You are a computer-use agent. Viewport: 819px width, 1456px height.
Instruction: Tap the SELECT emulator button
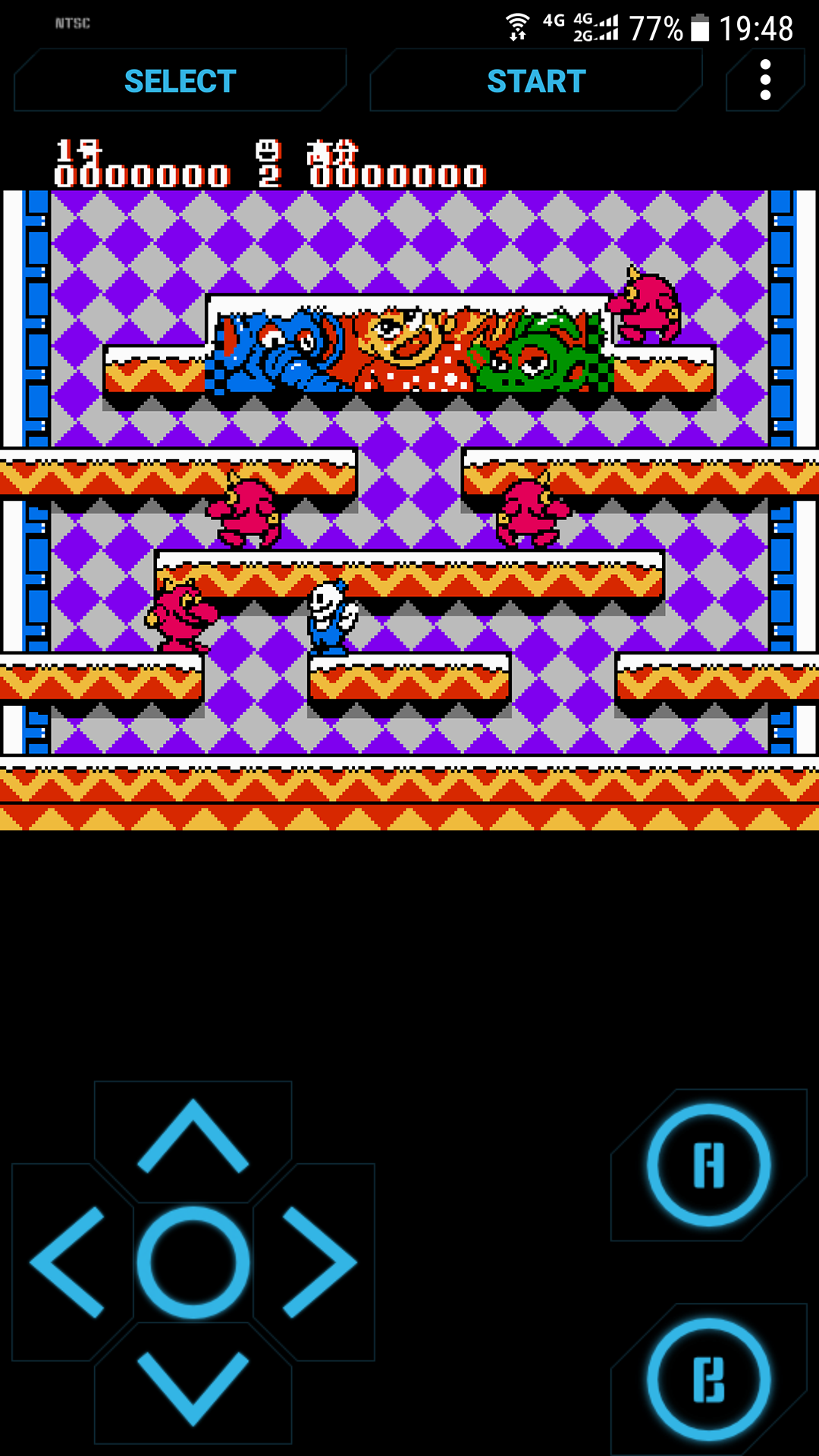[x=180, y=81]
